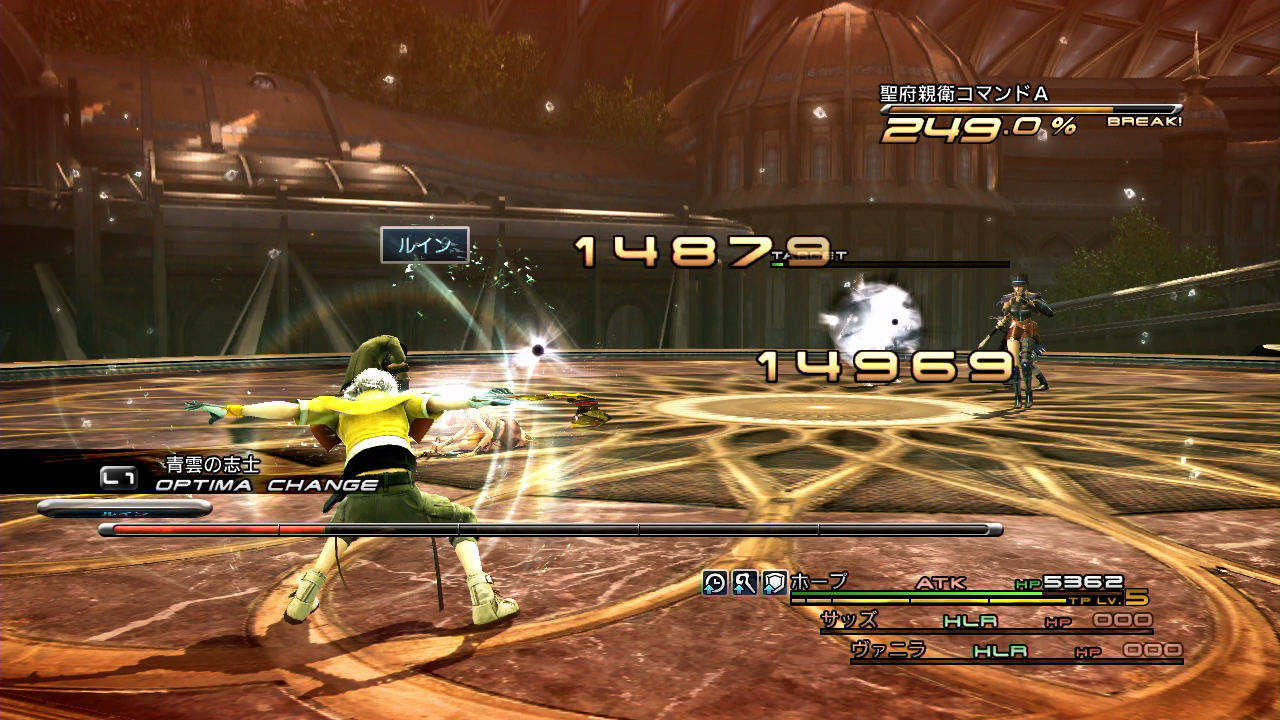
Task: Click Hope's Bravery sword status icon
Action: pyautogui.click(x=744, y=583)
